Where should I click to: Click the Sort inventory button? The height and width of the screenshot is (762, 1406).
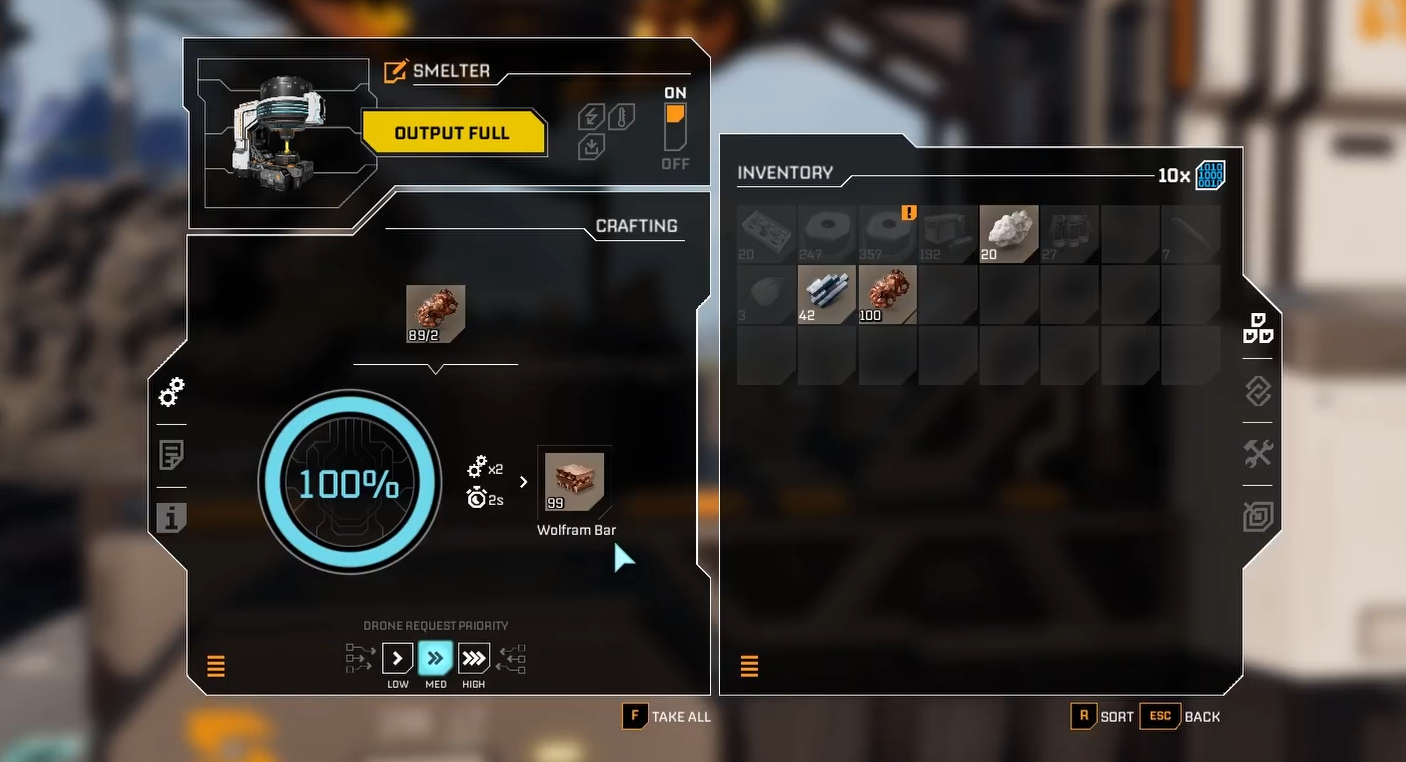click(x=1103, y=716)
